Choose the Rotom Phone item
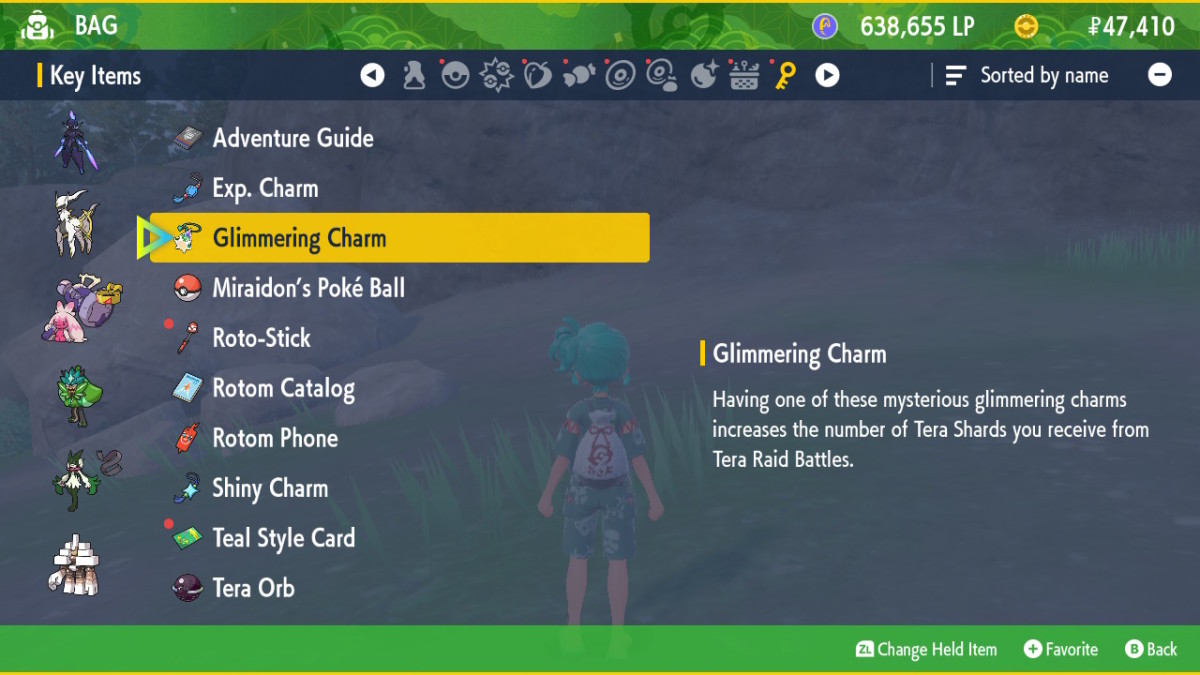 [x=275, y=438]
